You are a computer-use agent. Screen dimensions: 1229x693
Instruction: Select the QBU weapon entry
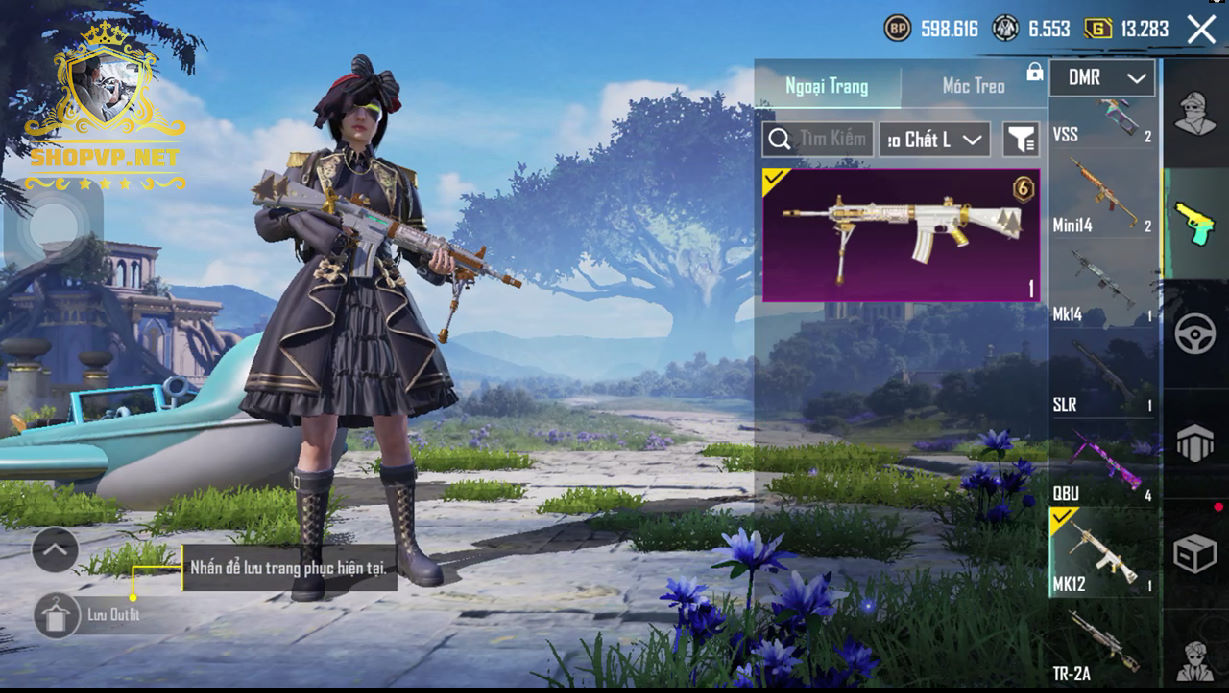click(x=1103, y=466)
